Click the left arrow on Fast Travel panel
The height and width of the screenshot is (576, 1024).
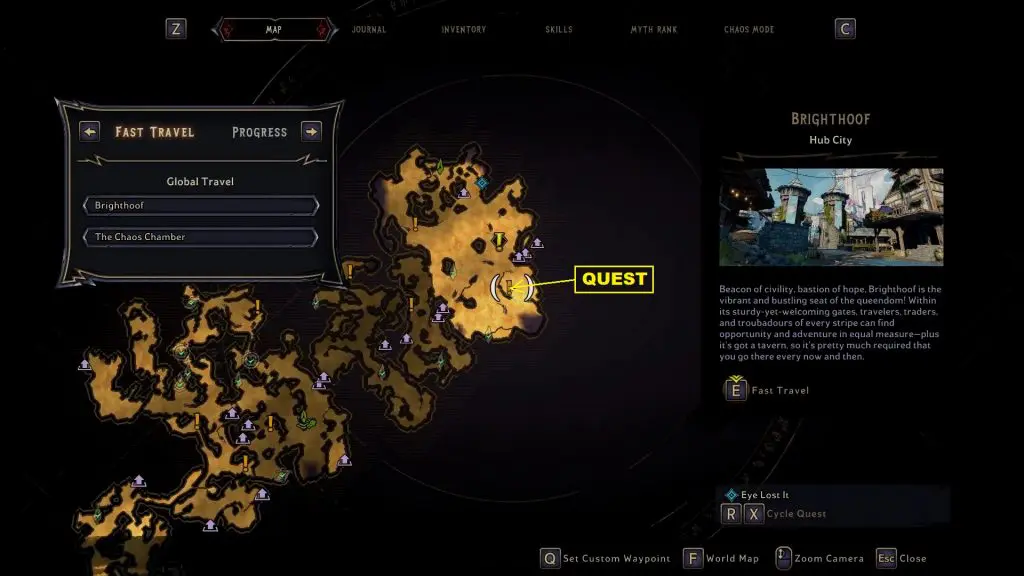tap(90, 131)
